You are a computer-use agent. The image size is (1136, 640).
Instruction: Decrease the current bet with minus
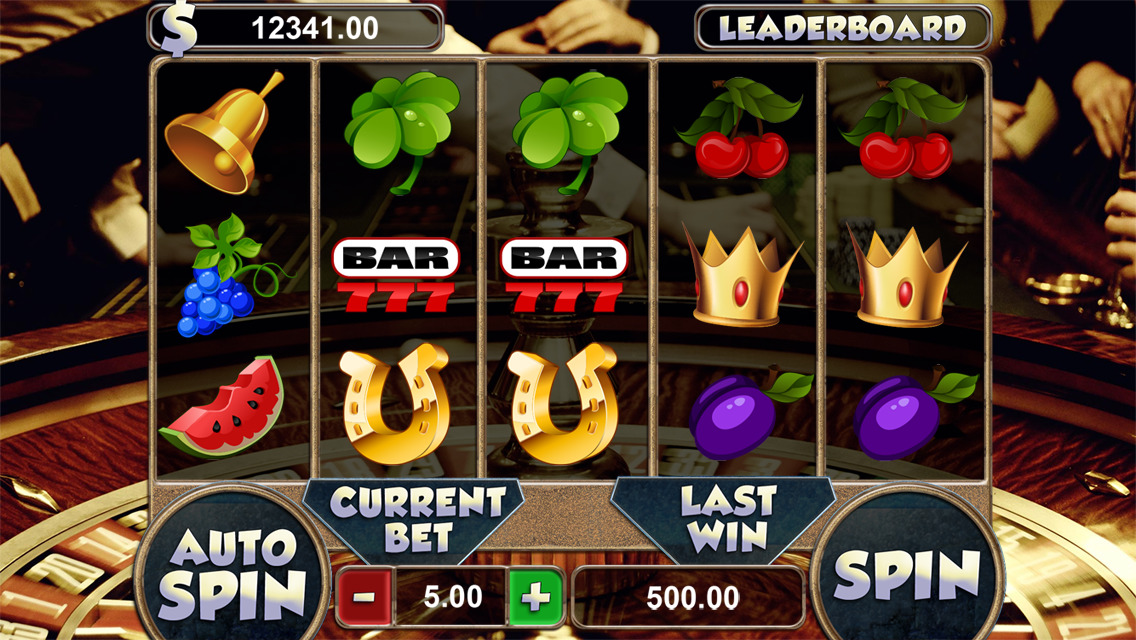(x=364, y=598)
